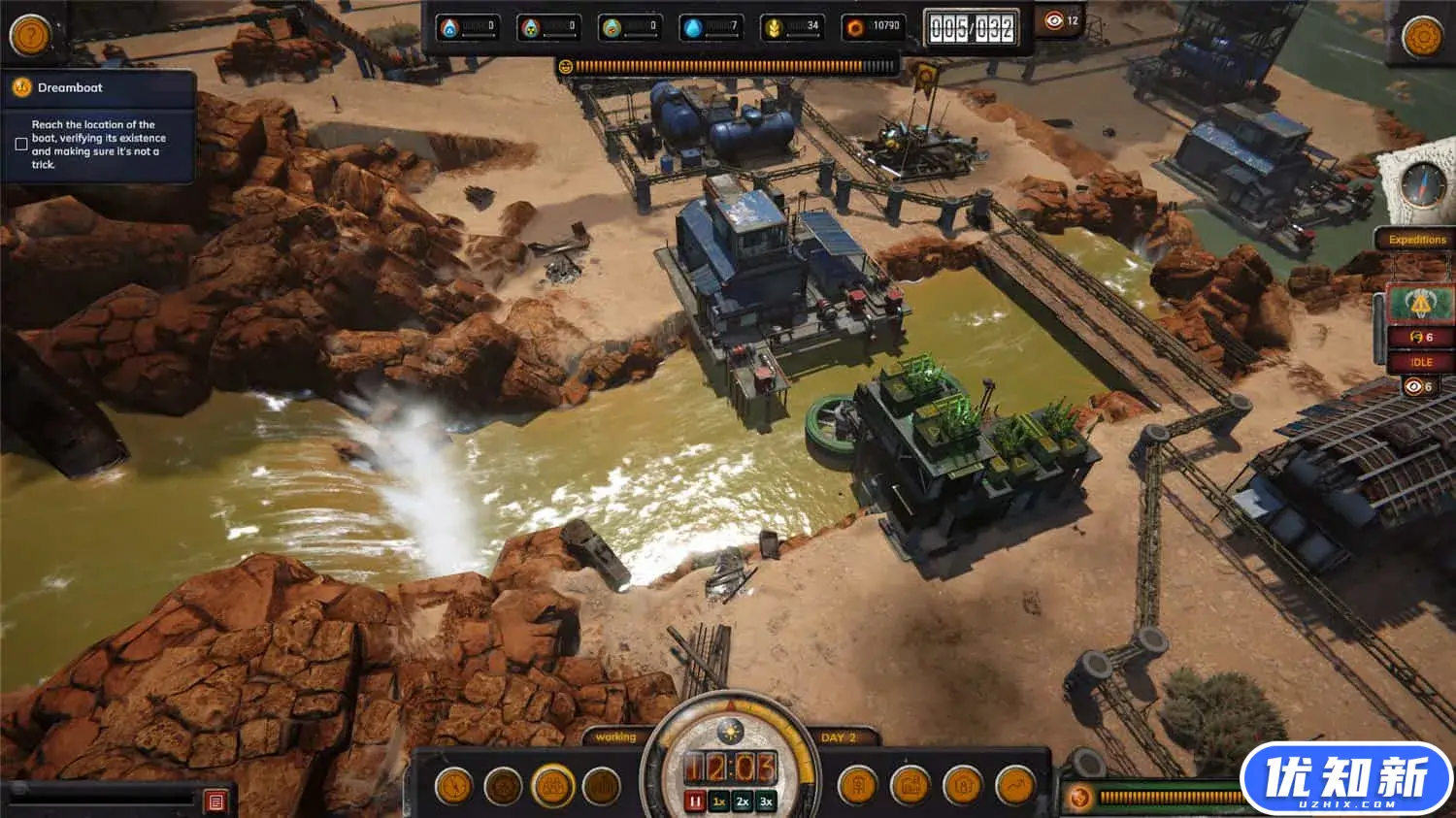Set game speed to 2x
This screenshot has height=818, width=1456.
point(743,802)
